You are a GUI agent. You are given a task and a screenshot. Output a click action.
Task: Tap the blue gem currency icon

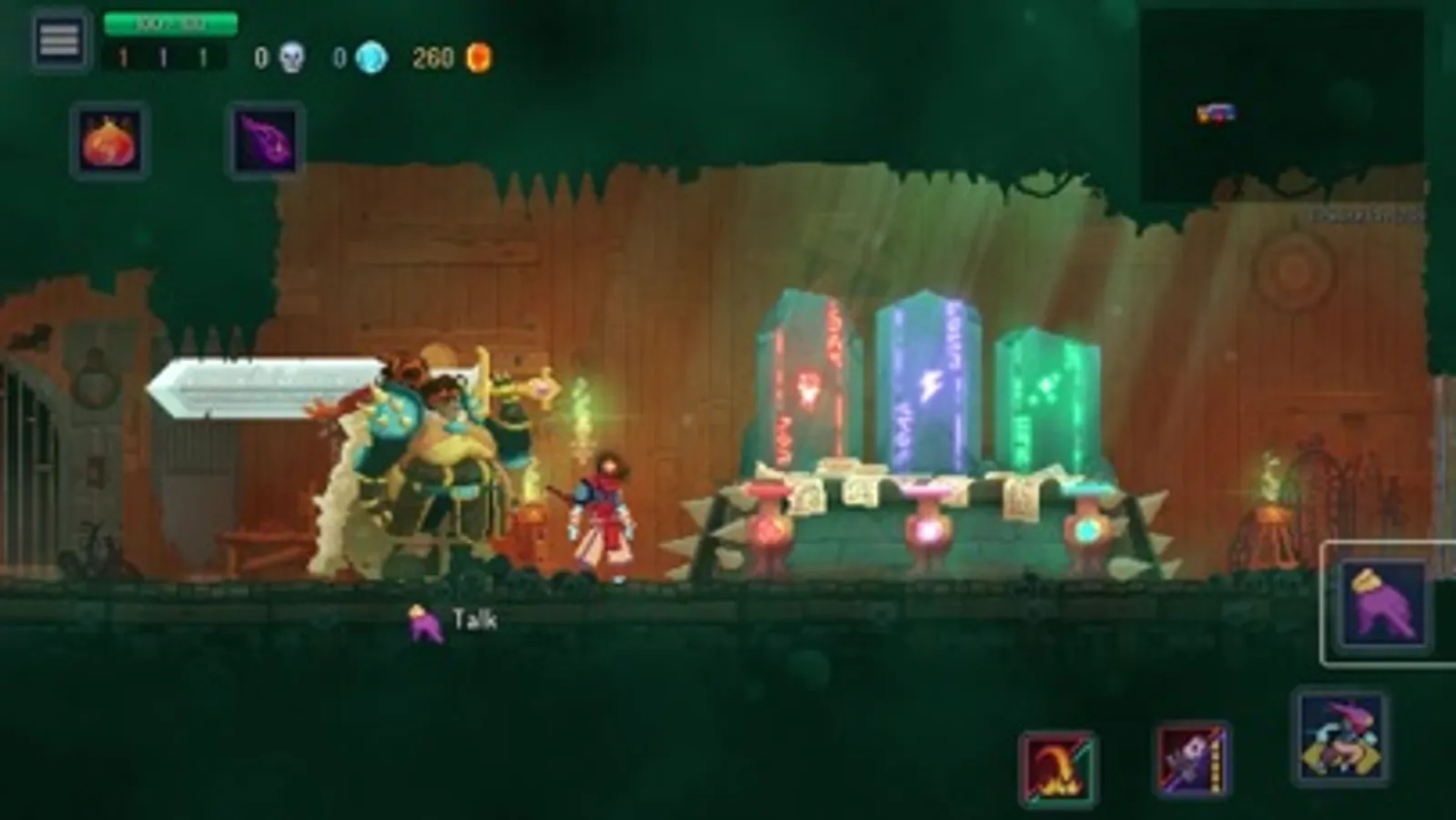click(372, 56)
